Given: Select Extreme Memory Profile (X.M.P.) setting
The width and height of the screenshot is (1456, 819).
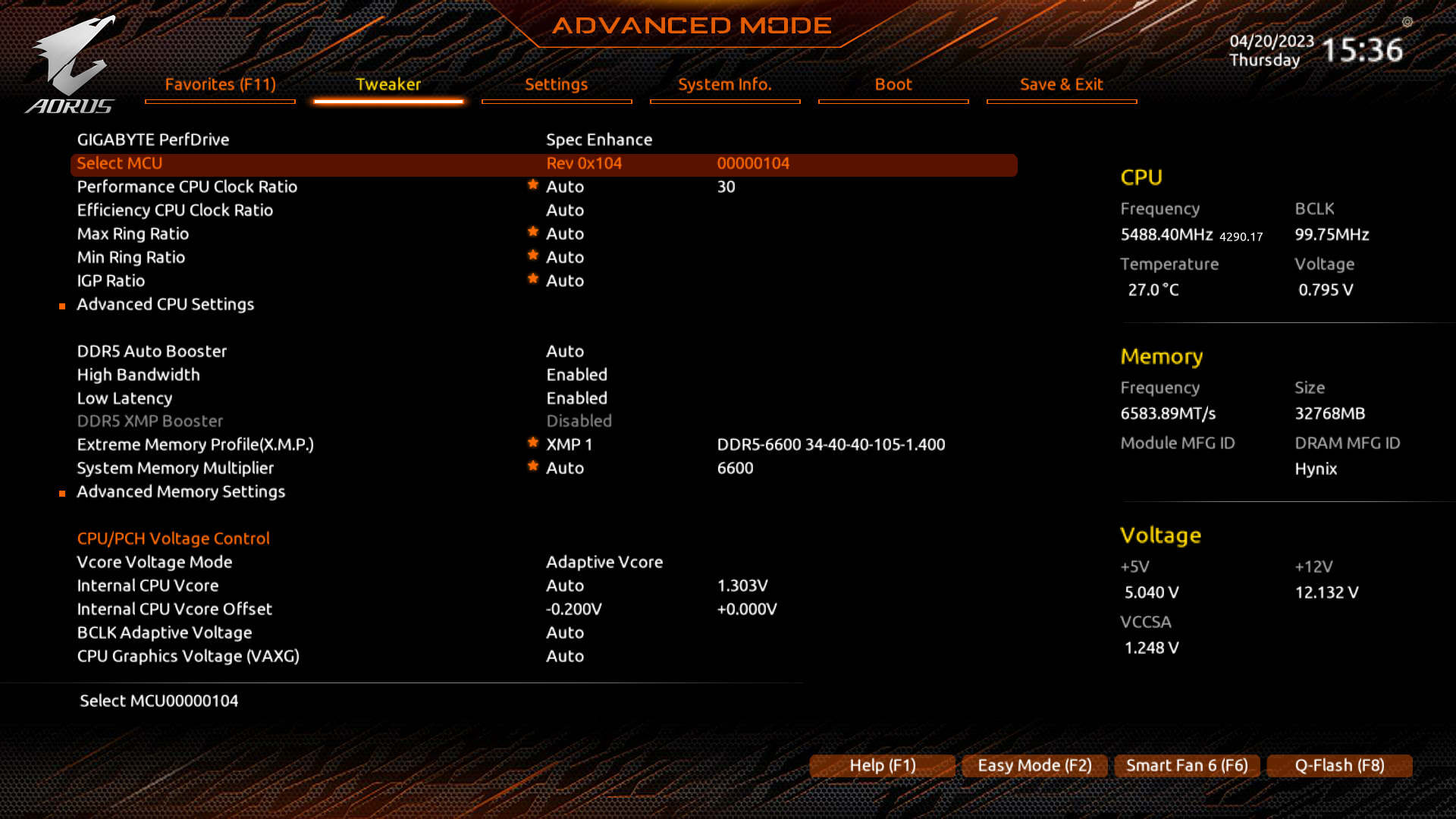Looking at the screenshot, I should coord(195,444).
